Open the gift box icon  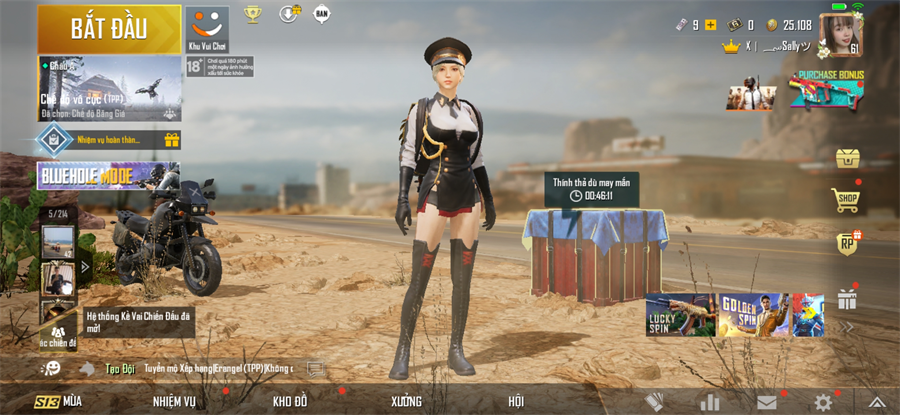(848, 298)
